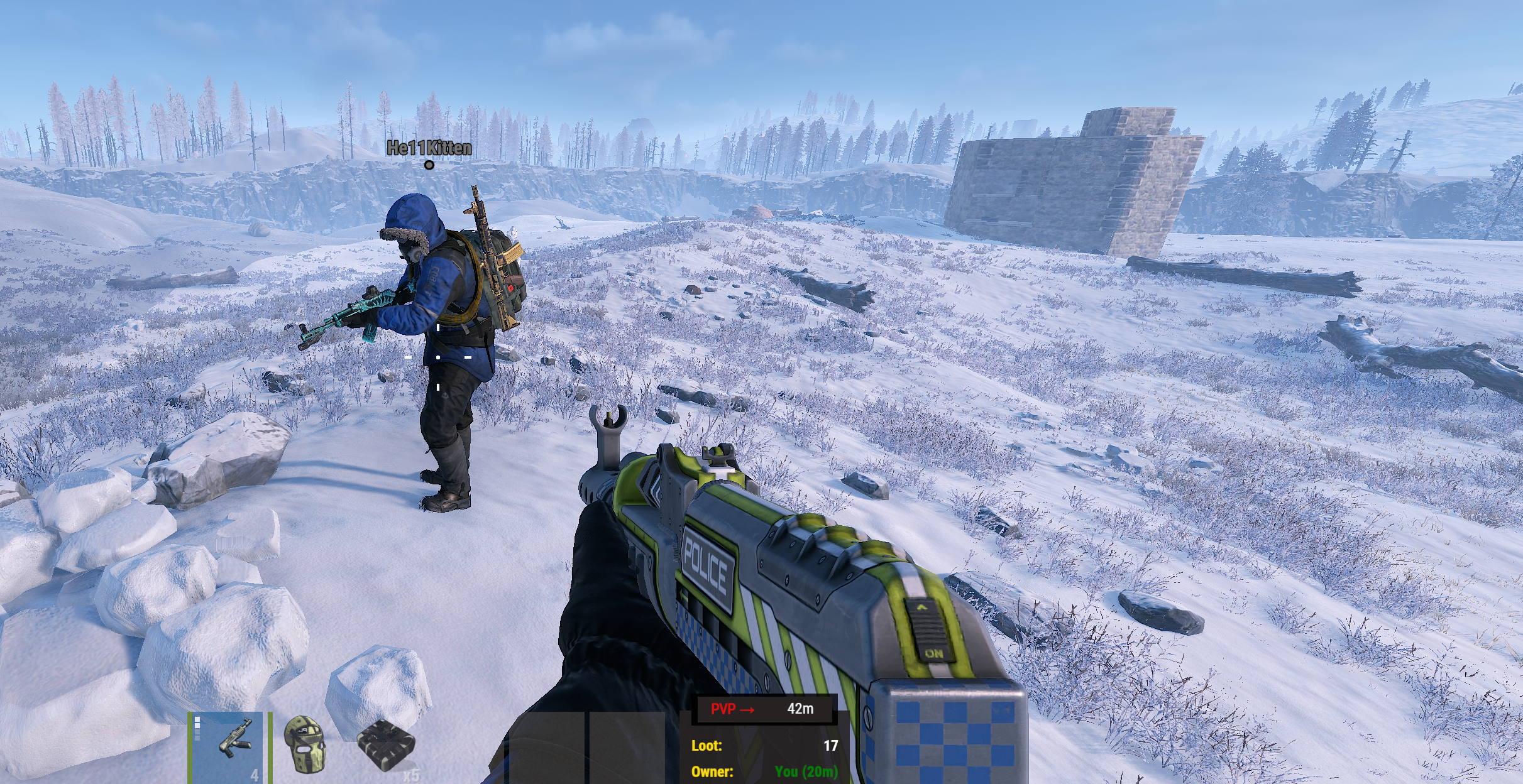Choose the green metal facemask slot
Viewport: 1523px width, 784px height.
(305, 746)
